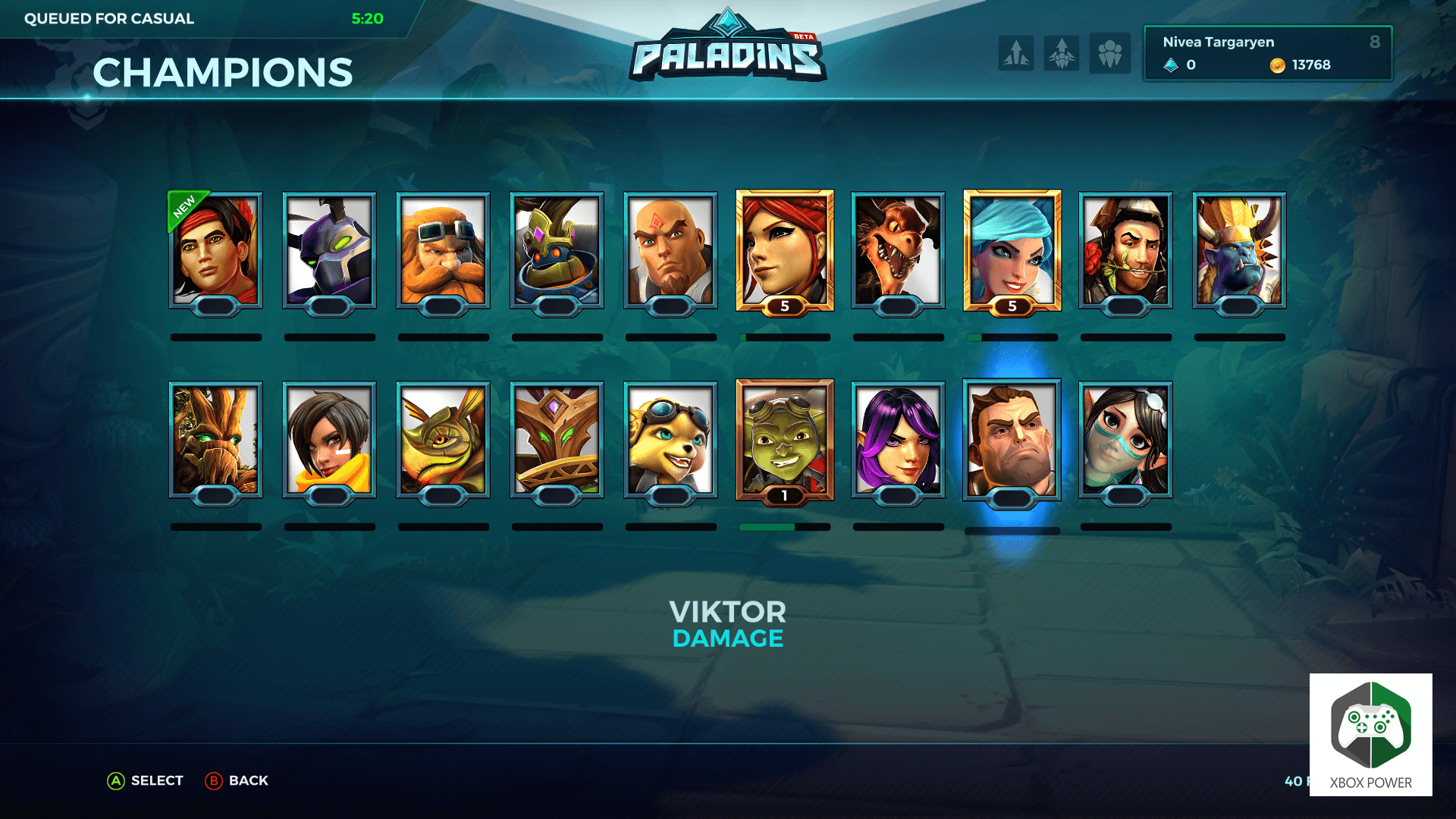Choose purple-haired Skye's portrait
Viewport: 1456px width, 819px height.
click(x=898, y=440)
